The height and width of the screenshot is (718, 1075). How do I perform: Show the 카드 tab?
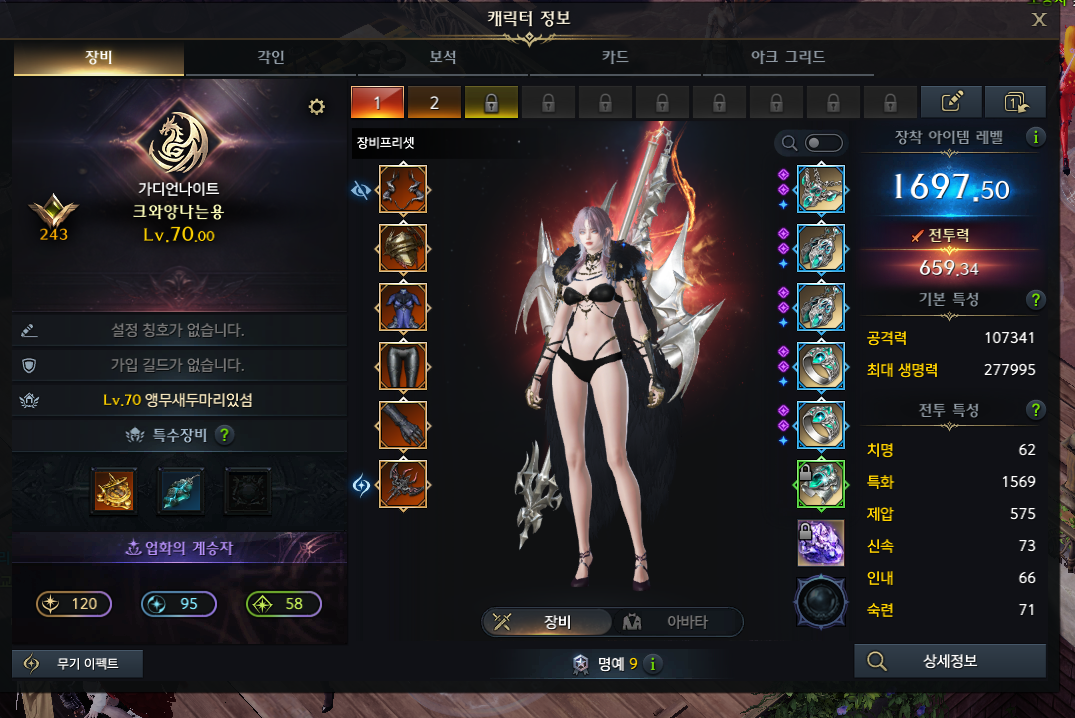coord(615,57)
